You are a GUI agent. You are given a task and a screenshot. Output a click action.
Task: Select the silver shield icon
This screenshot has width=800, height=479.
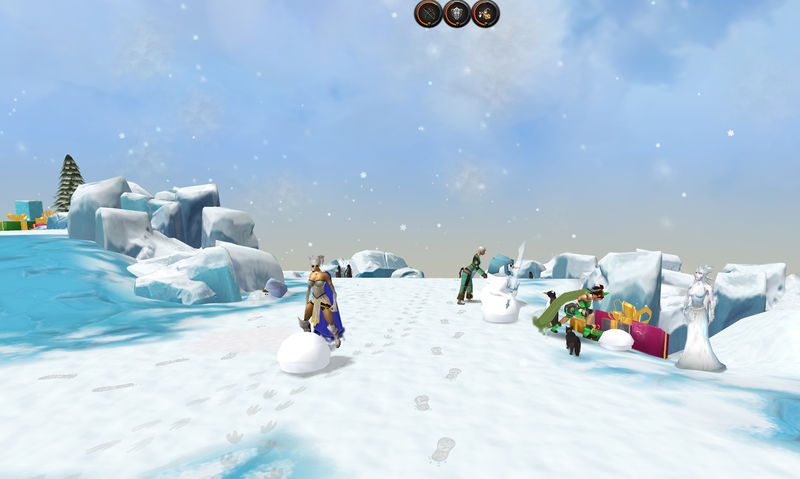coord(457,14)
